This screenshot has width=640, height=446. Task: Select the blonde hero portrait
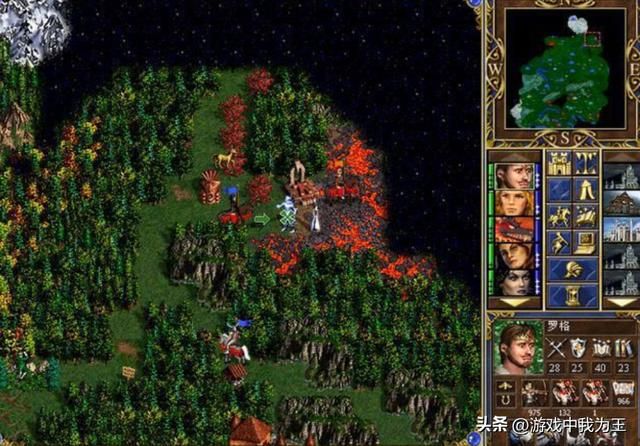tap(515, 203)
